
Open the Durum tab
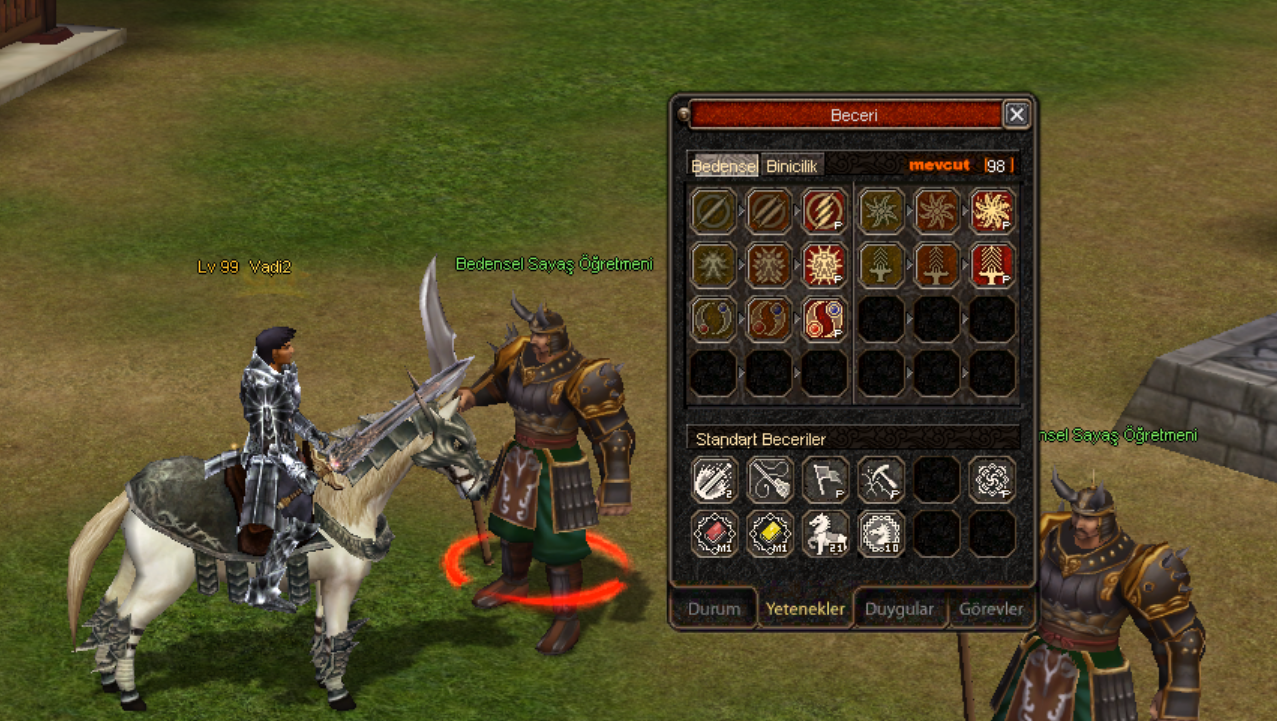tap(714, 609)
